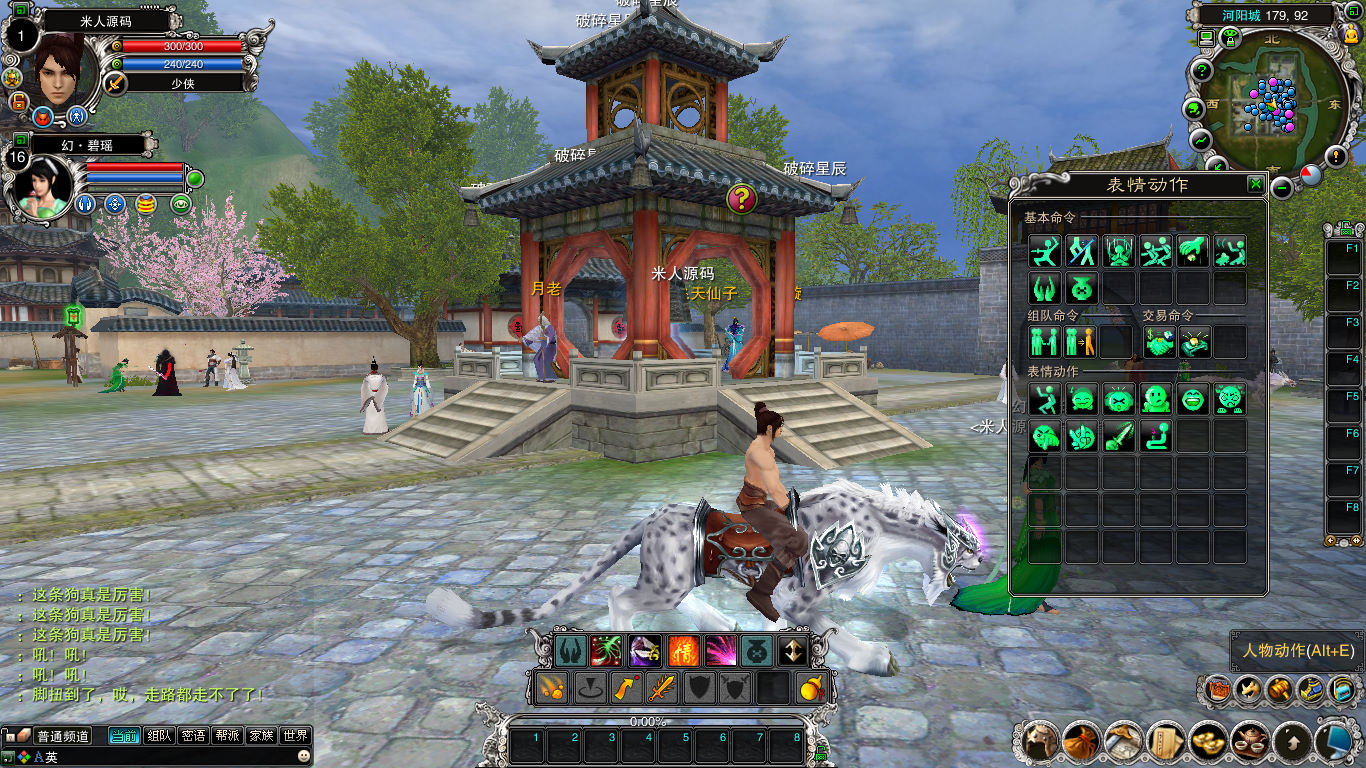1366x768 pixels.
Task: Toggle the gold up-down arrows hotbar button
Action: pos(793,651)
